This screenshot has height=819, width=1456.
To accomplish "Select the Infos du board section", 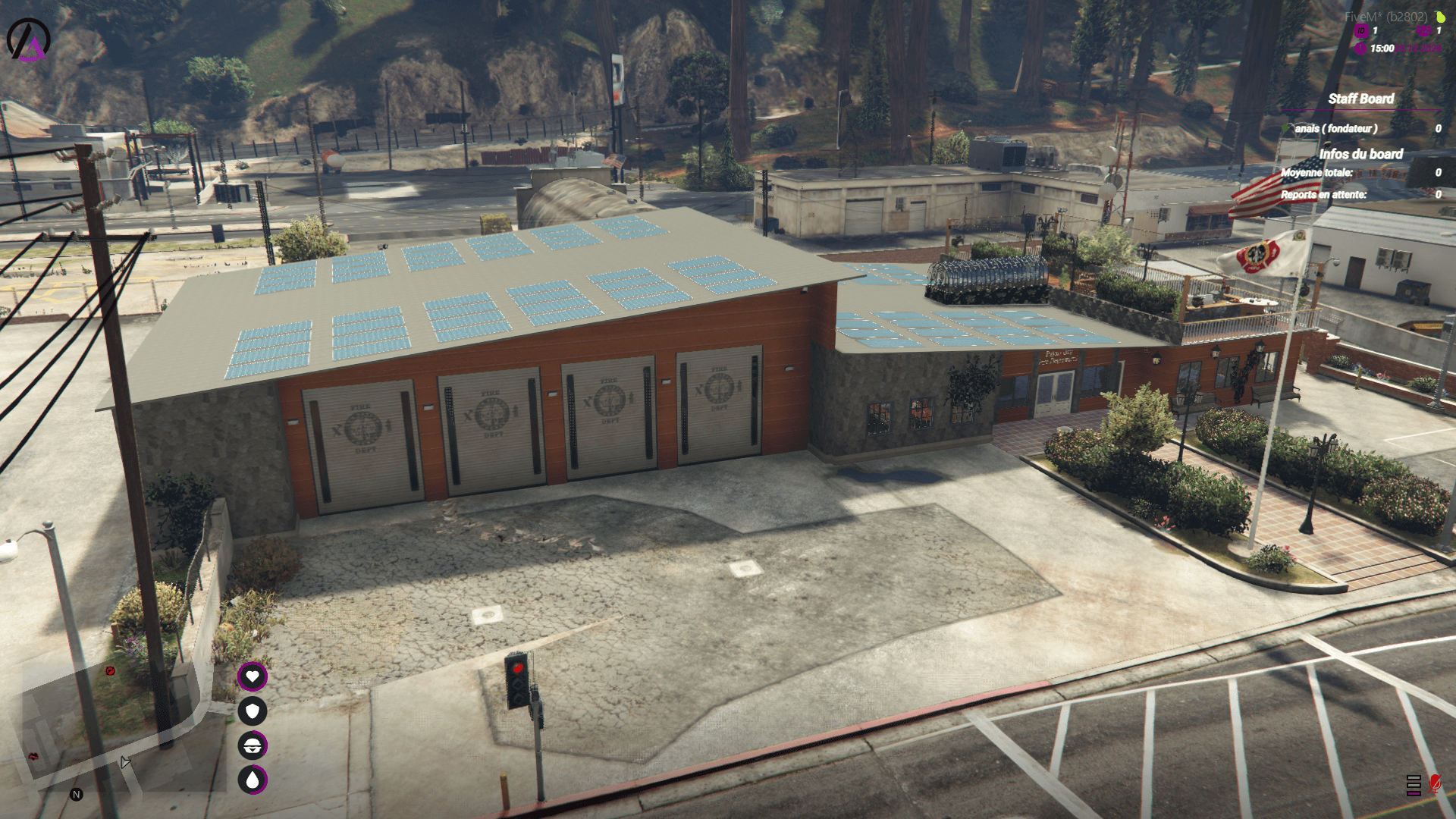I will pyautogui.click(x=1362, y=154).
